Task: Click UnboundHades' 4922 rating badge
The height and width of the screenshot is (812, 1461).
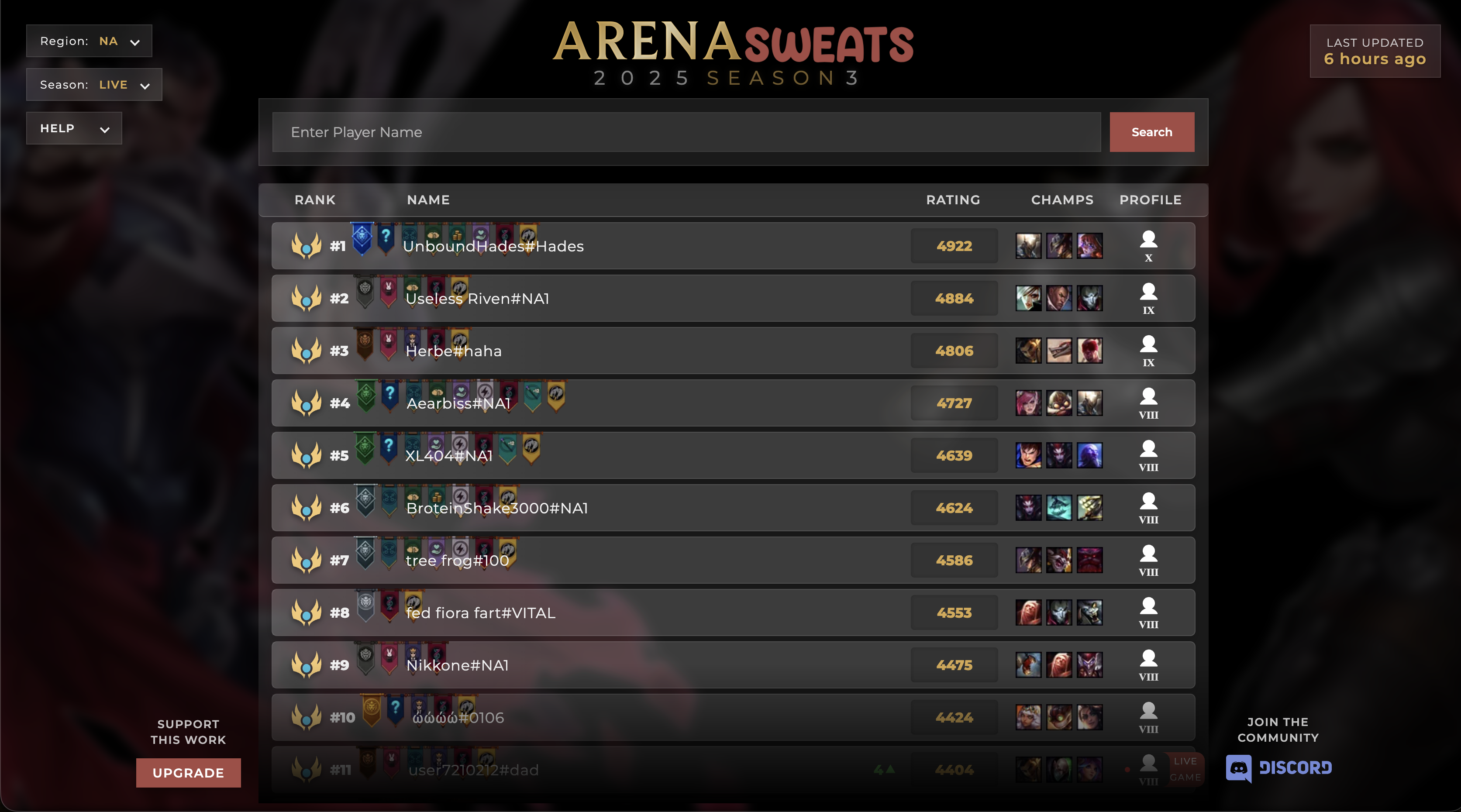Action: [954, 245]
